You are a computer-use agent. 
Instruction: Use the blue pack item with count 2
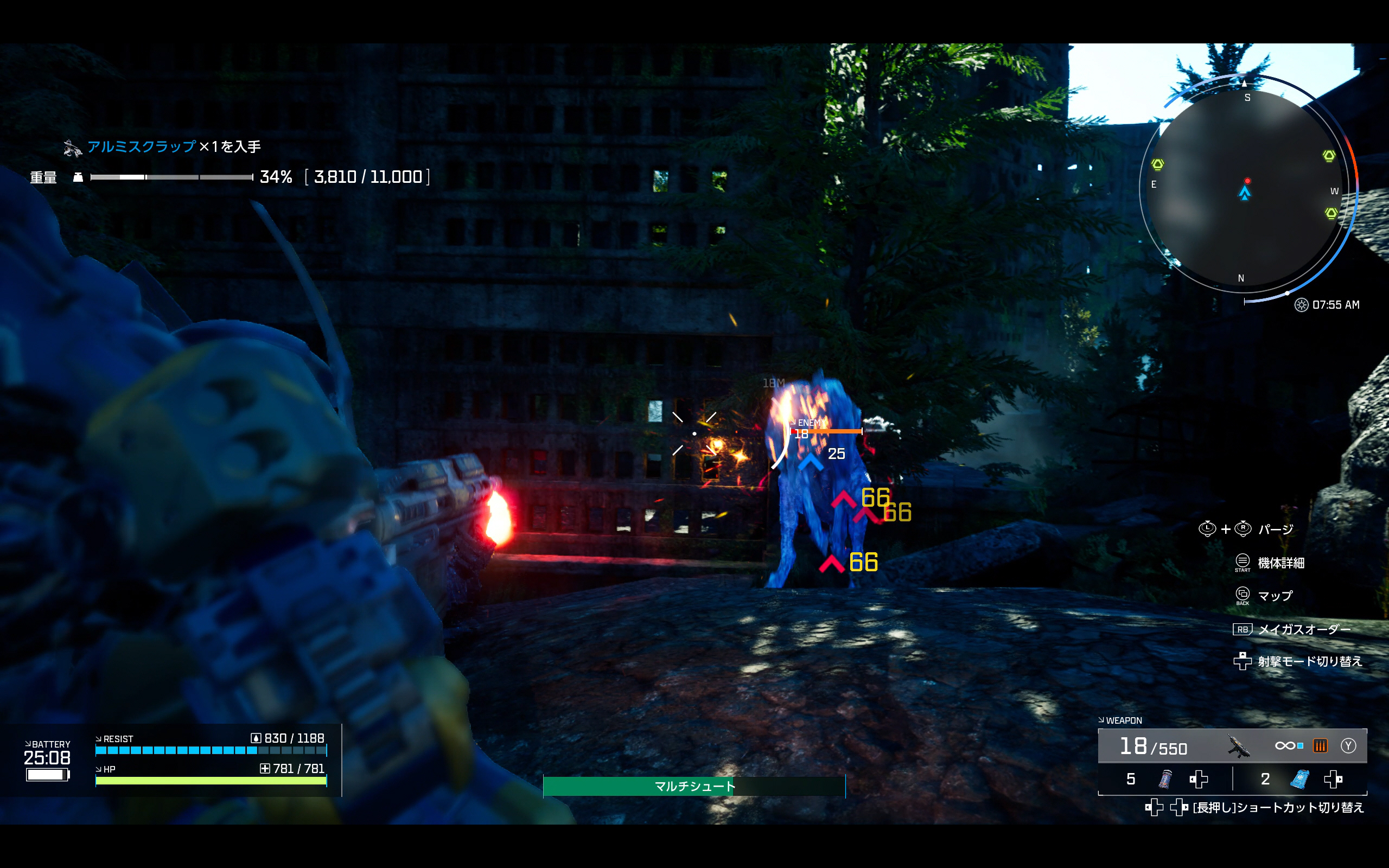(1299, 779)
